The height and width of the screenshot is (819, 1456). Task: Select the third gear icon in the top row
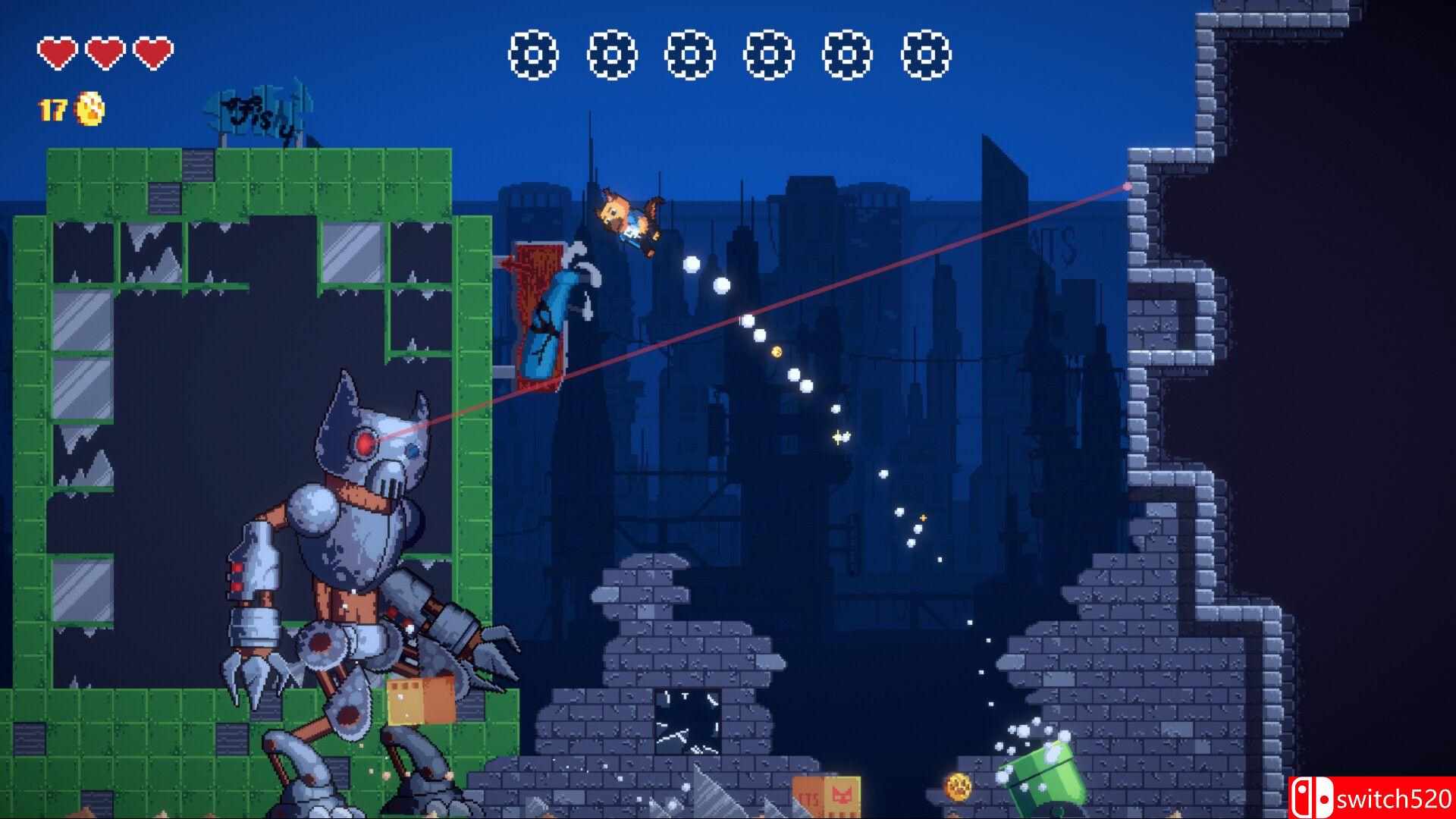click(689, 55)
